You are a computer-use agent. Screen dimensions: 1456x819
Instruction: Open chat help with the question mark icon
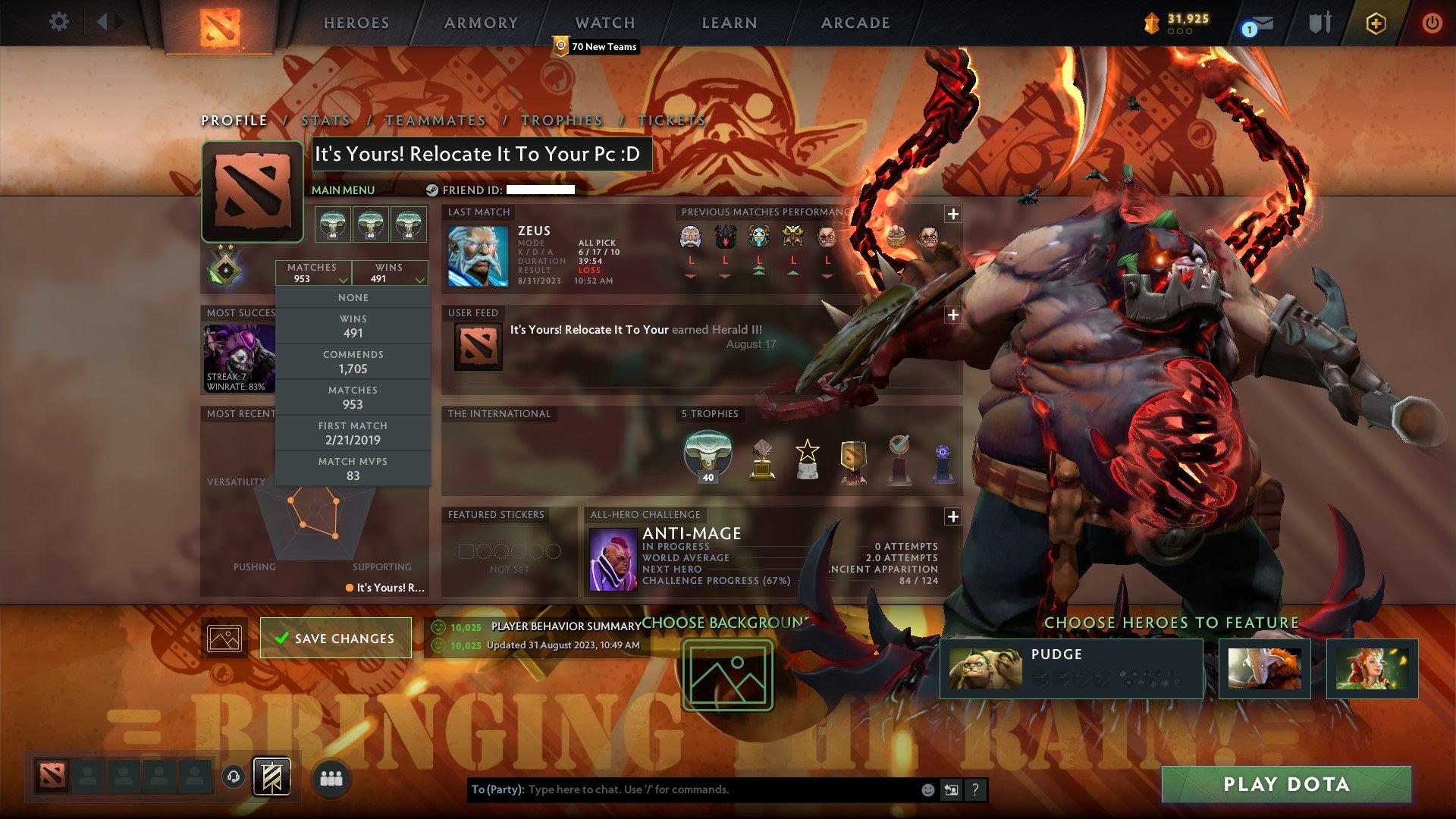[974, 789]
